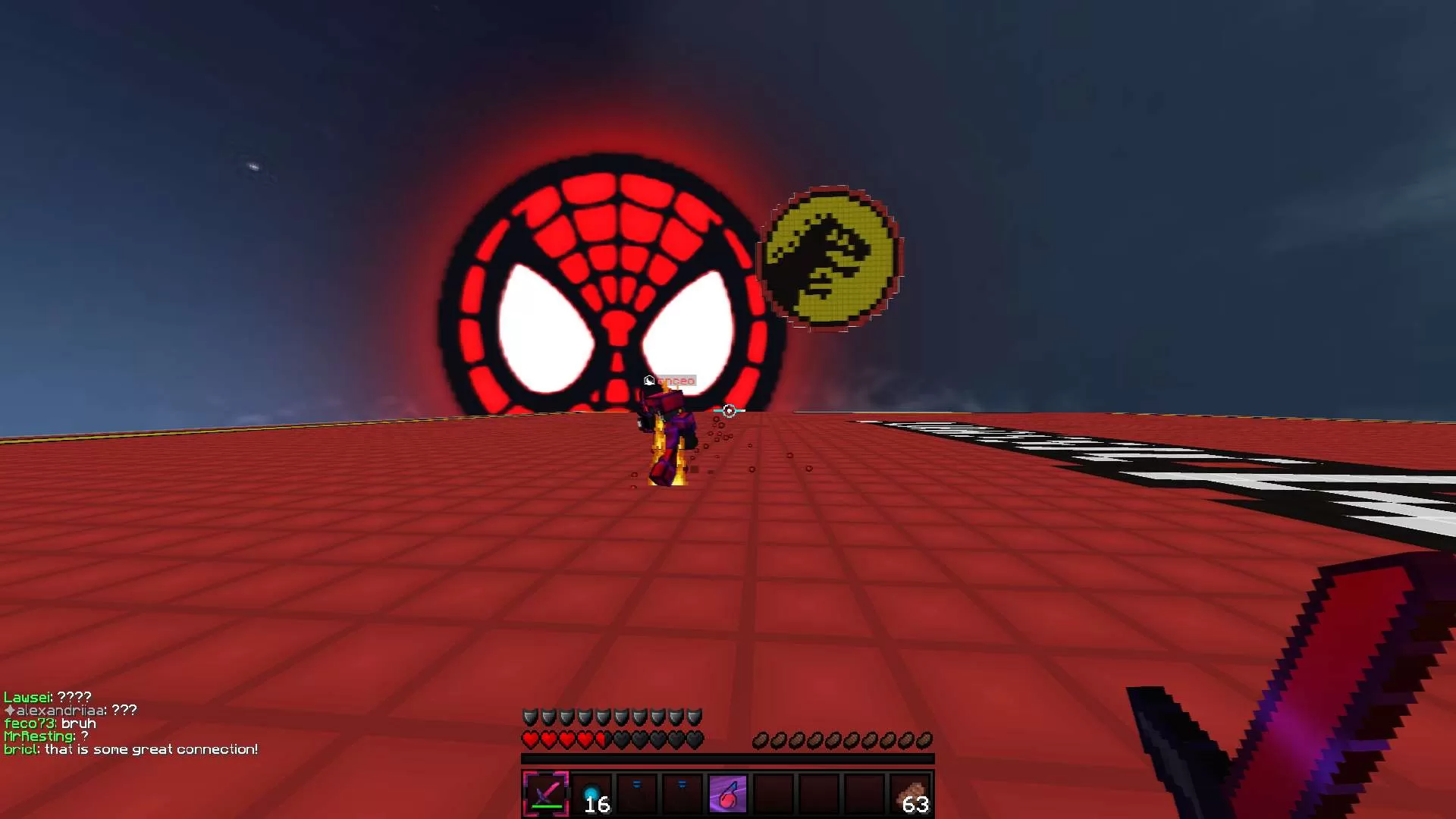This screenshot has height=819, width=1456.
Task: Click the player nametag above the burning player
Action: pyautogui.click(x=675, y=380)
